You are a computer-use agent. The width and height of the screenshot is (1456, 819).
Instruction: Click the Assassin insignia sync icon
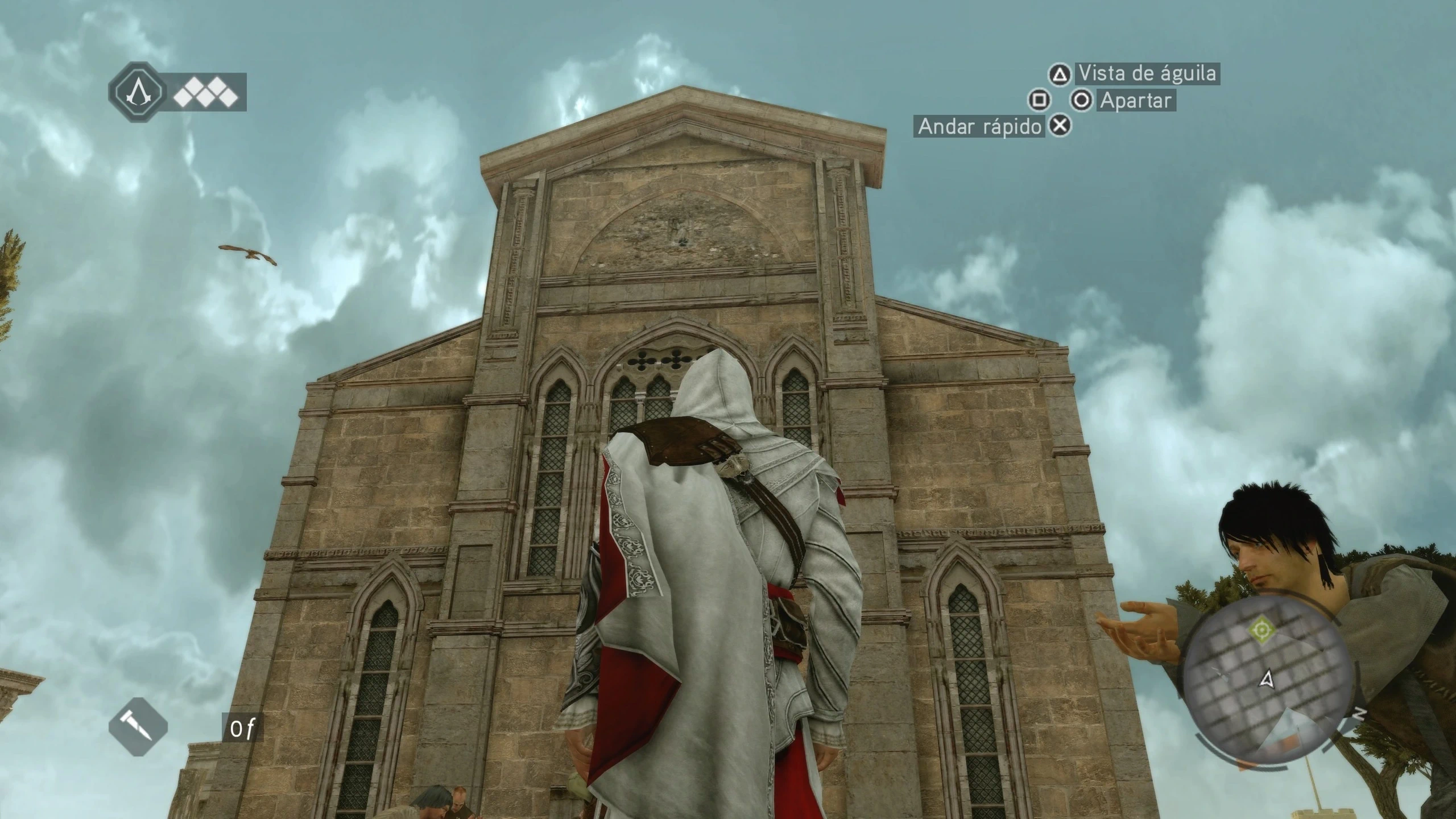(x=137, y=92)
